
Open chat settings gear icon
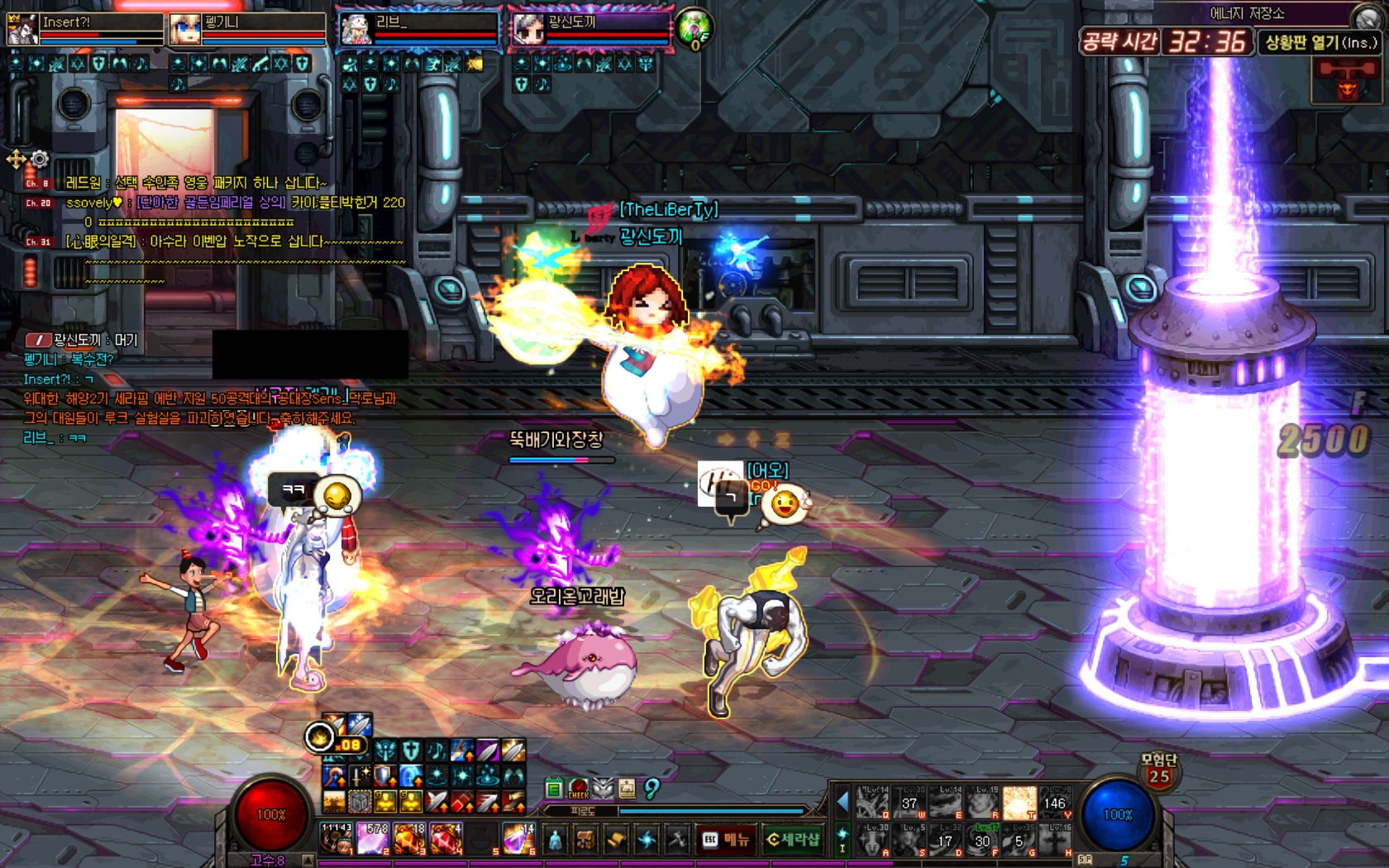point(40,158)
